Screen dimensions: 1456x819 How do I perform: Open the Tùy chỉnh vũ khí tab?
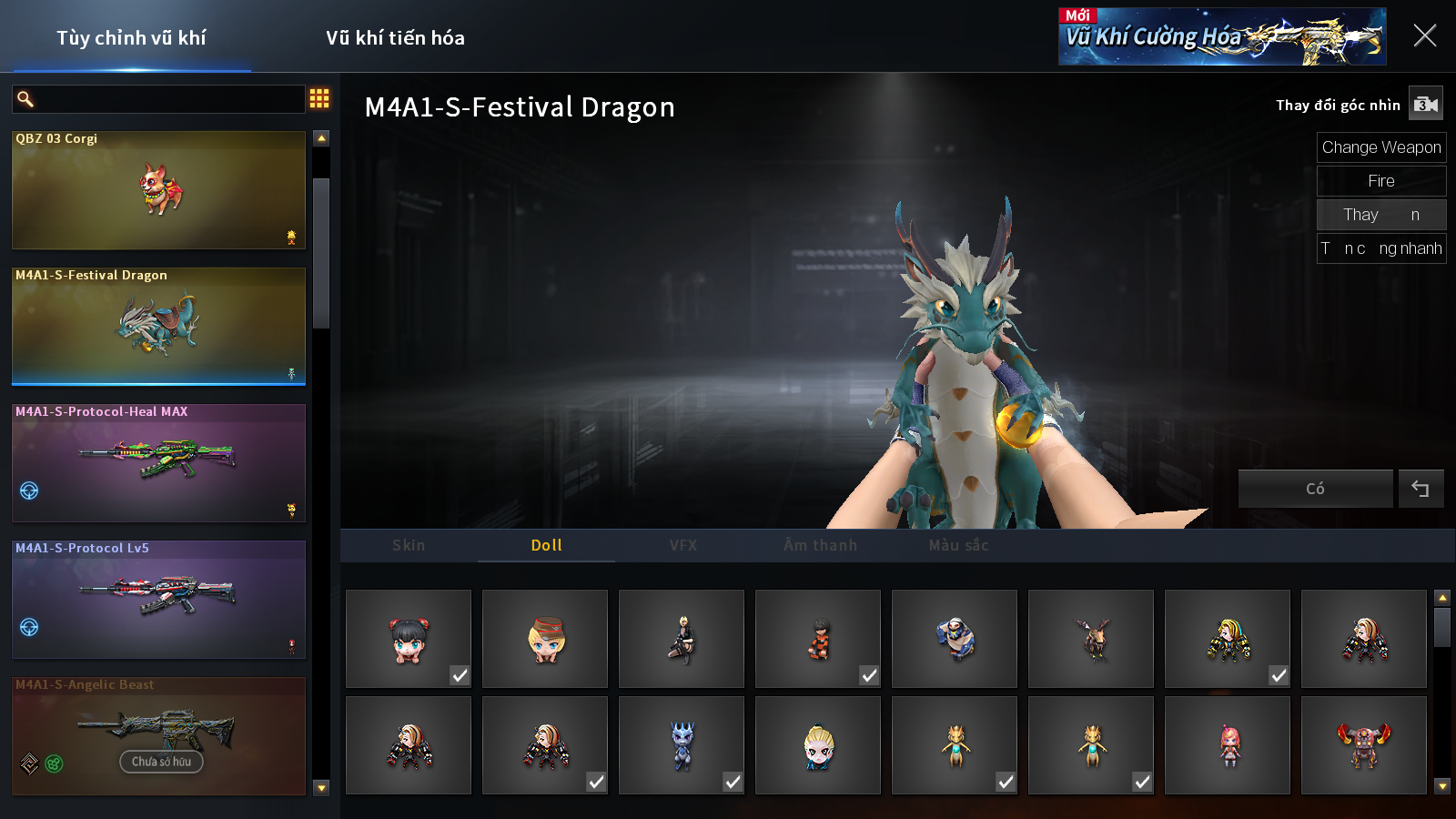[131, 38]
